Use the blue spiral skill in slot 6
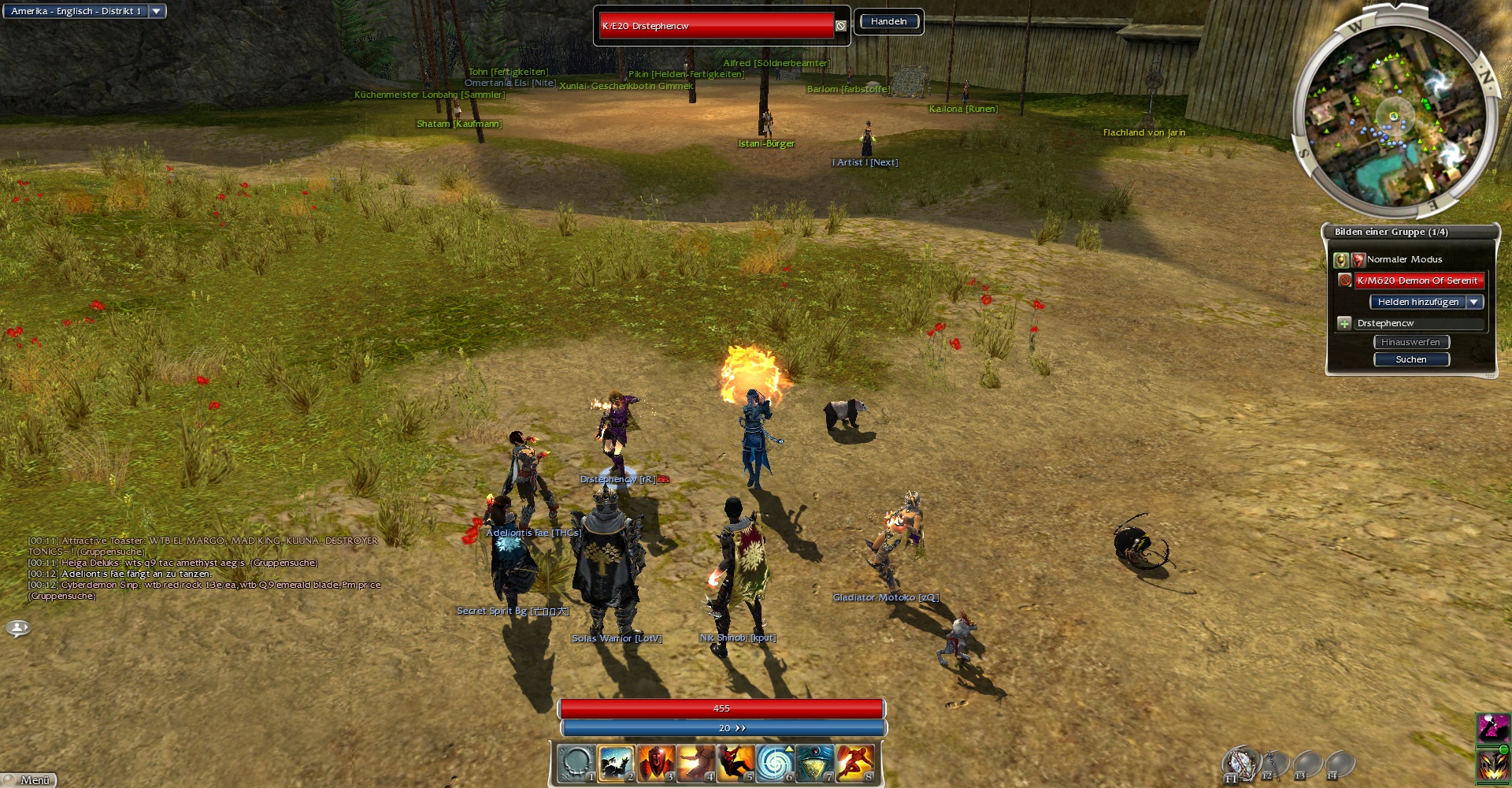This screenshot has height=788, width=1512. [775, 763]
